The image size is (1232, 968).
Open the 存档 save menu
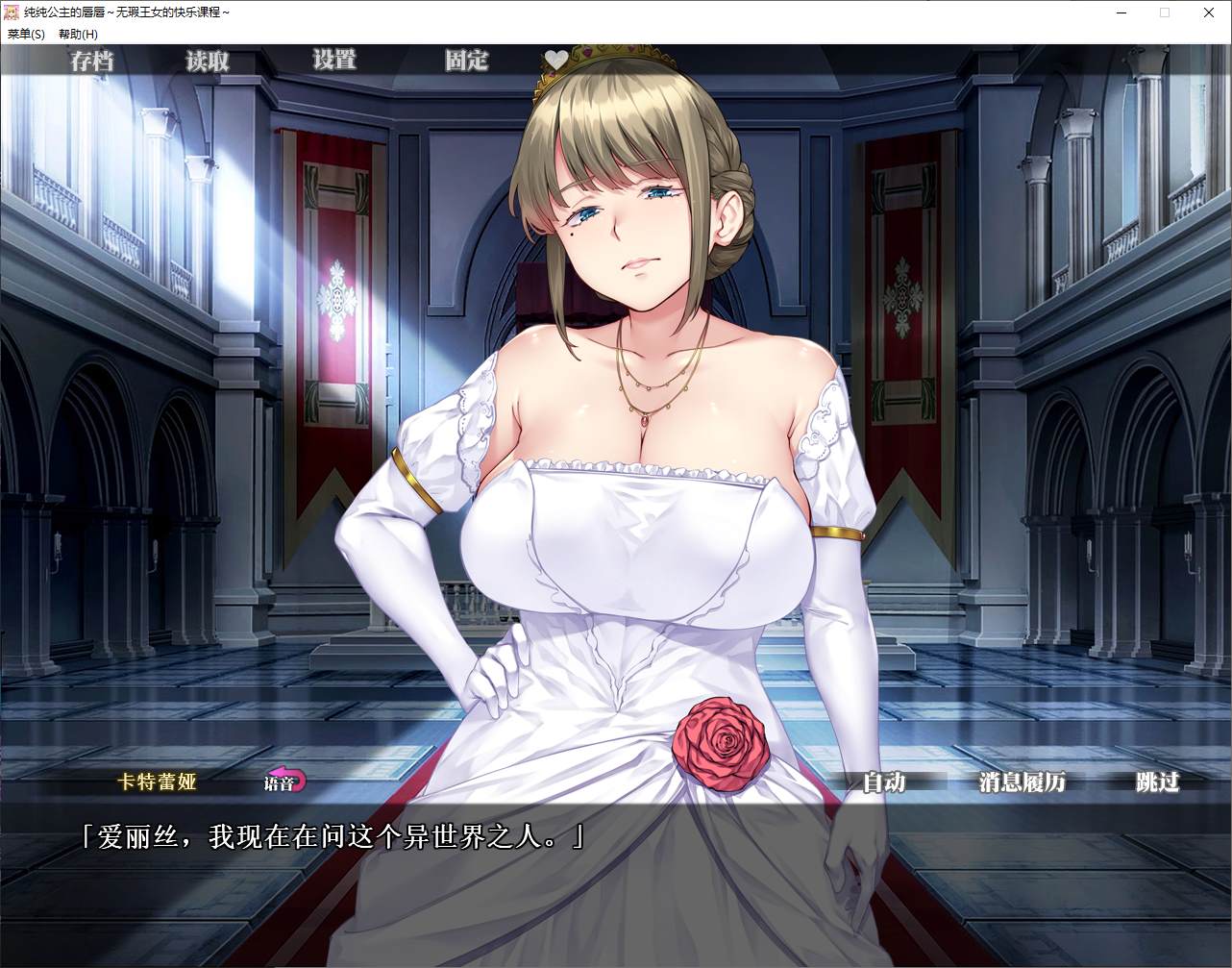click(x=92, y=62)
